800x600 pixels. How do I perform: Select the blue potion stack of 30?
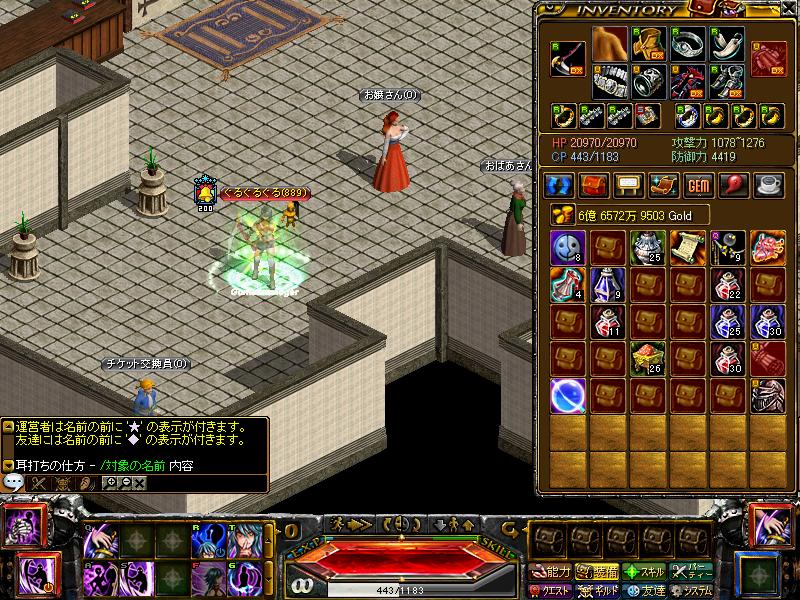point(768,320)
